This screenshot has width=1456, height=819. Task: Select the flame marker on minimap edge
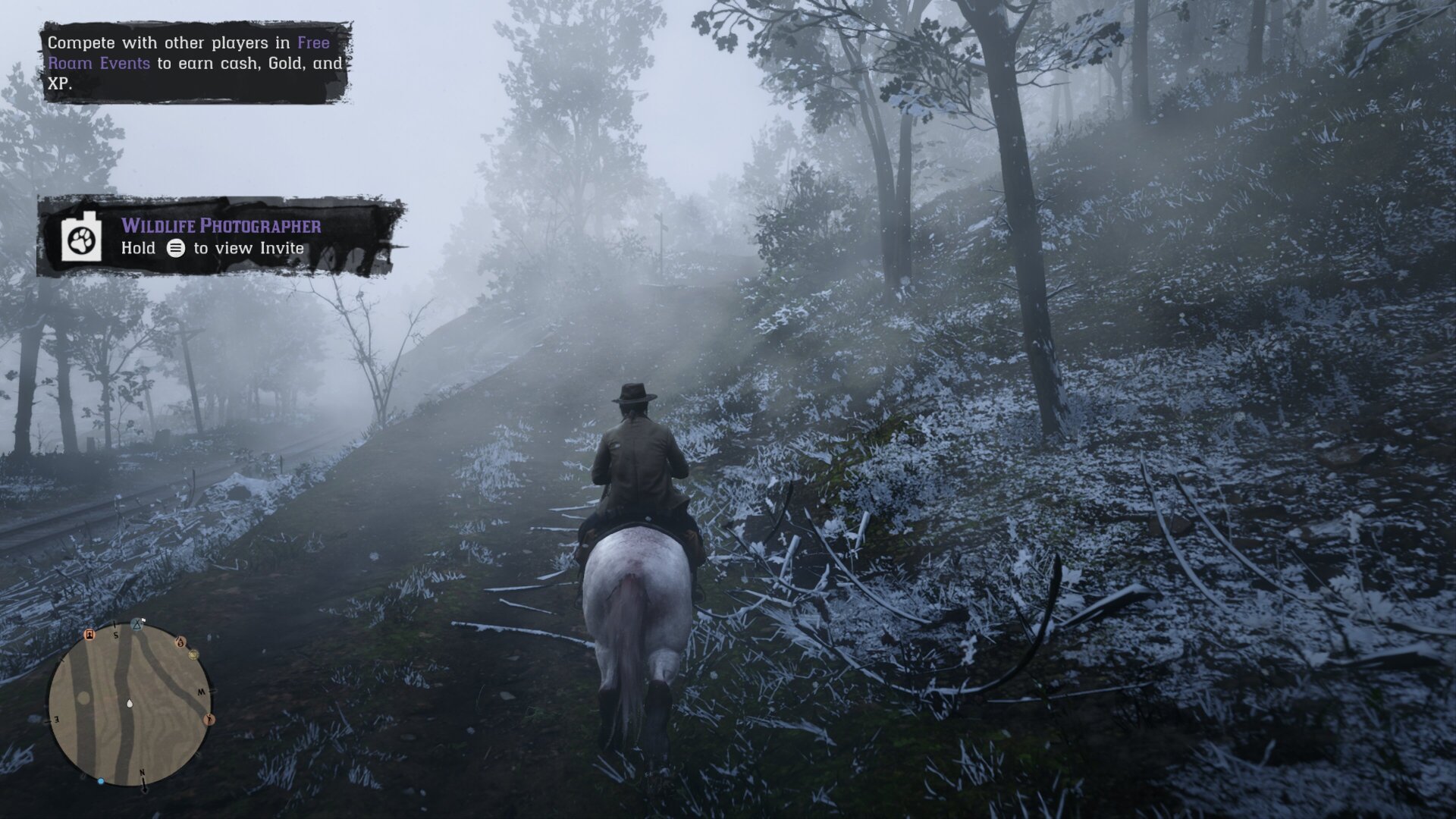click(180, 642)
